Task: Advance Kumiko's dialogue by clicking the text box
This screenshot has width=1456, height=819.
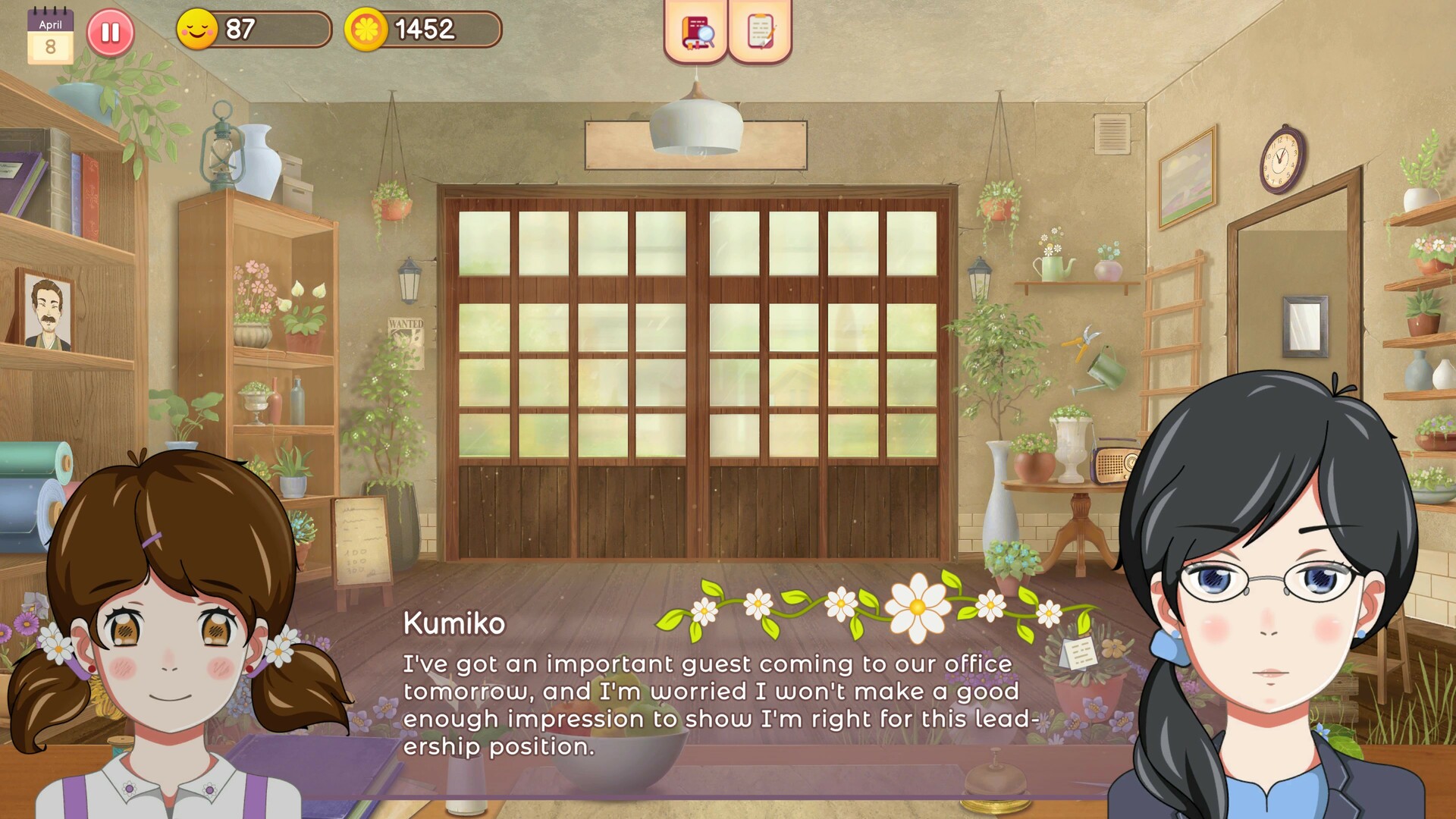Action: [720, 705]
